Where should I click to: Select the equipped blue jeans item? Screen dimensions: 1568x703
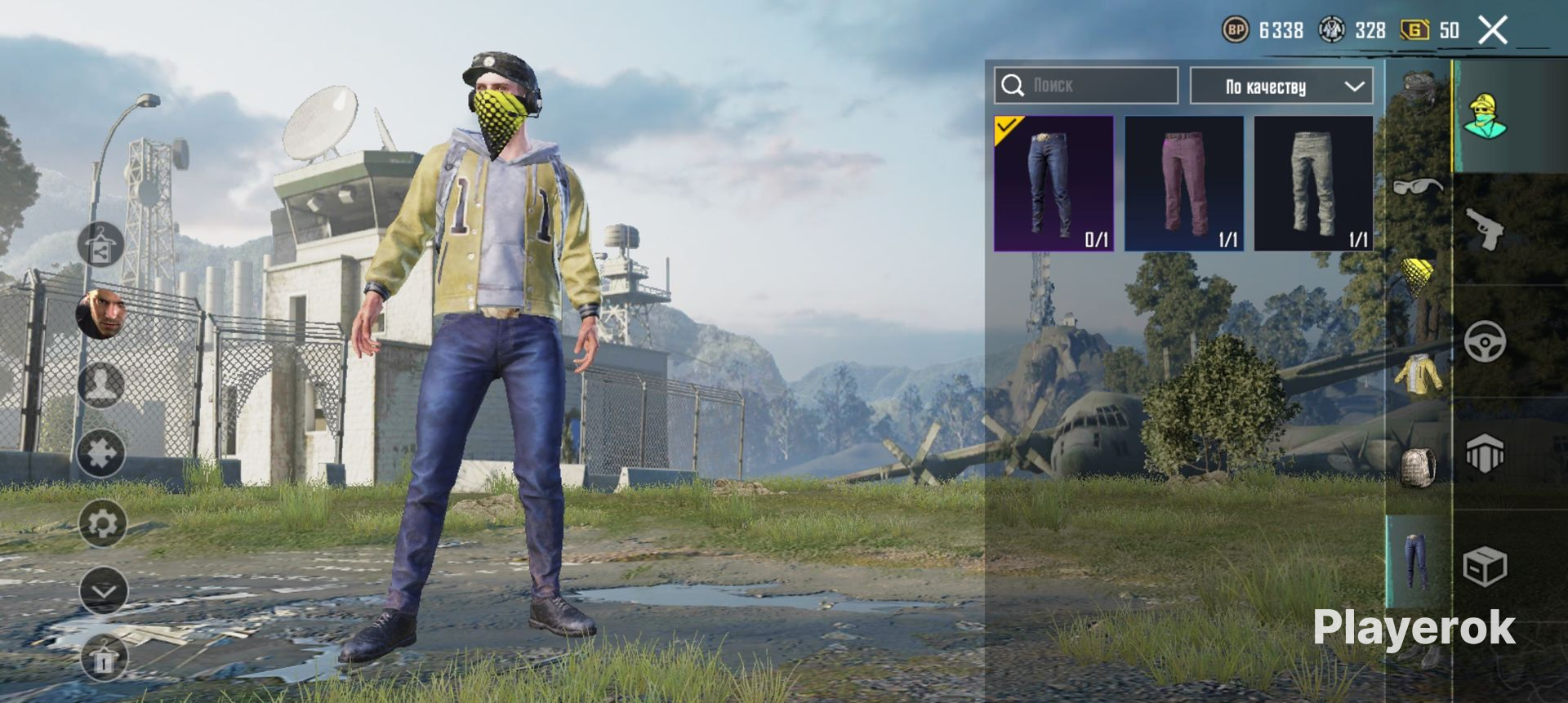click(x=1053, y=183)
